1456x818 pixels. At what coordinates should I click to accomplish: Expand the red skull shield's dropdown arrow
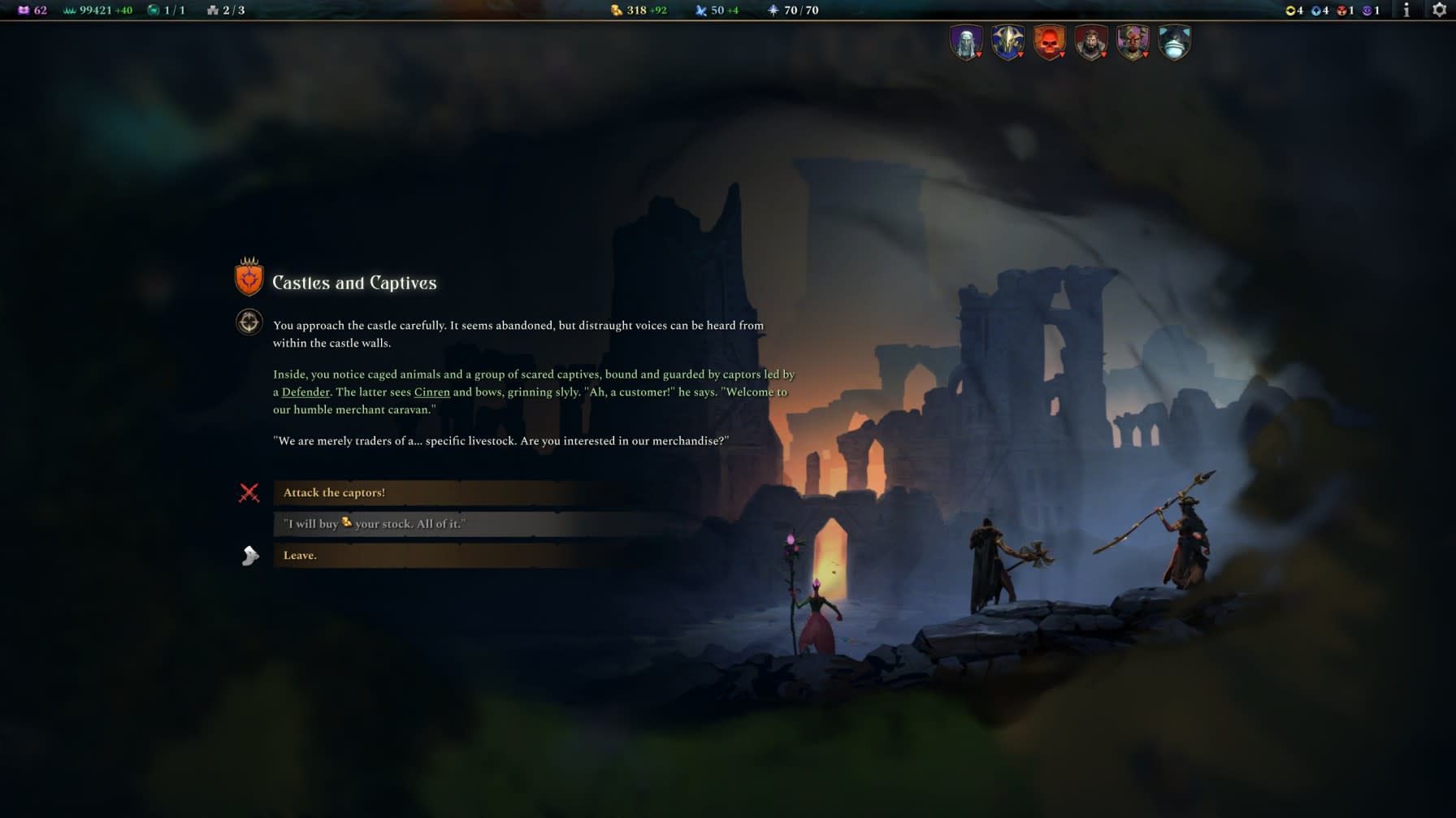click(x=1062, y=56)
